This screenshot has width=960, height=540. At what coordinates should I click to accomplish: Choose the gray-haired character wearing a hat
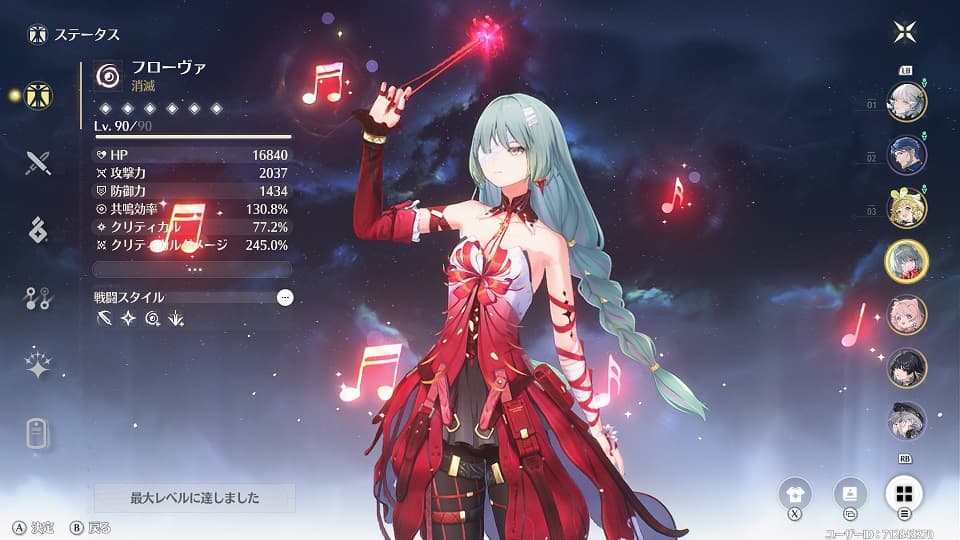pos(907,421)
